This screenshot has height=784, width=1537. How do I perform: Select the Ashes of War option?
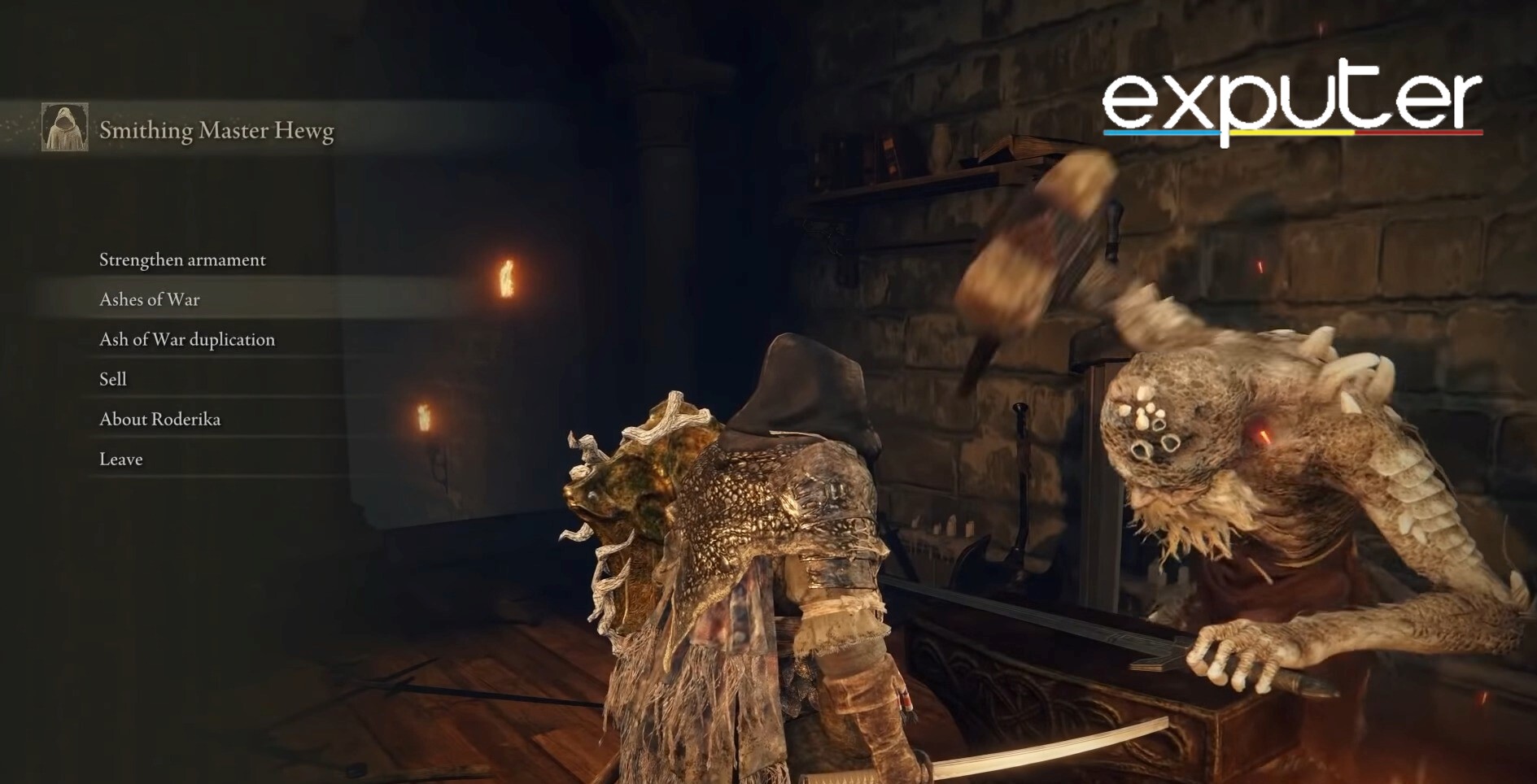(x=150, y=299)
